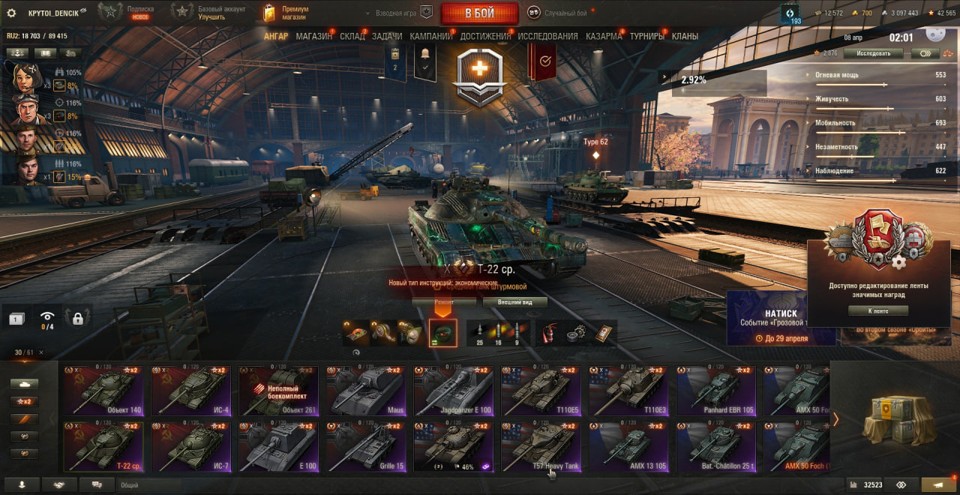Choose the ИС-7 tank from the carousel
This screenshot has height=495, width=960.
click(191, 446)
